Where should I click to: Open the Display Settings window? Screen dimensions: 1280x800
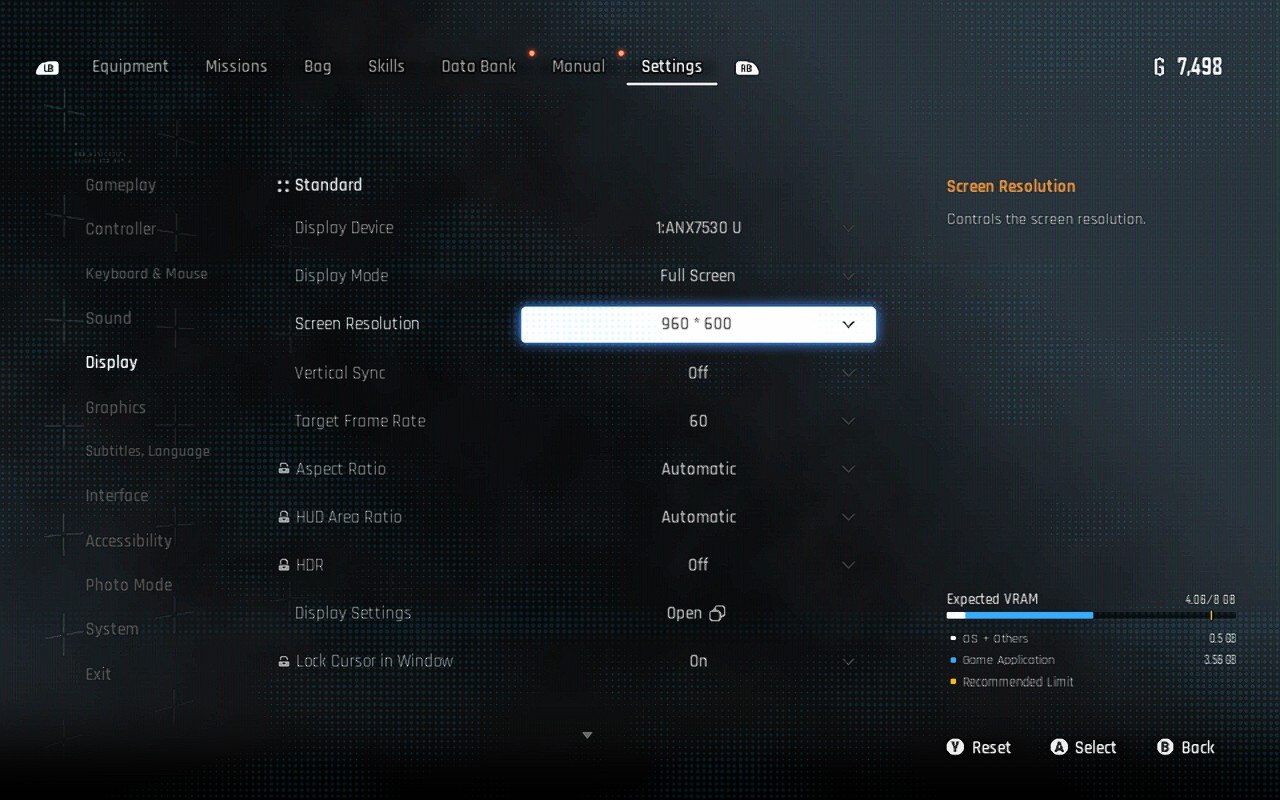tap(696, 613)
